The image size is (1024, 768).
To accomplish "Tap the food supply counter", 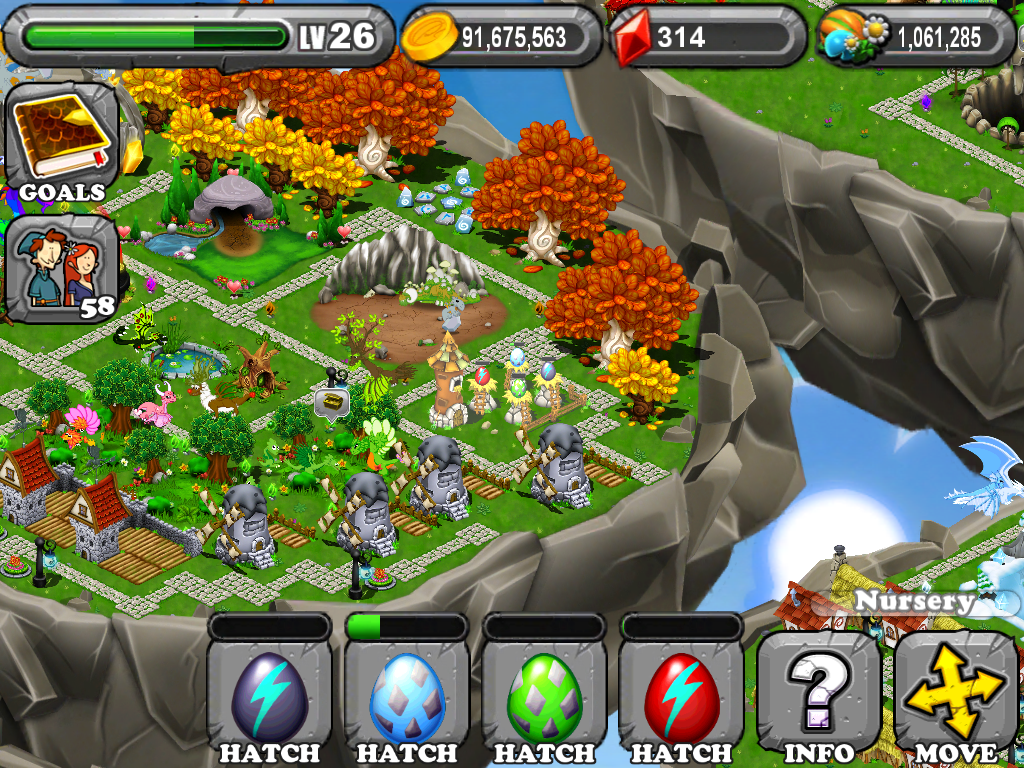I will point(917,38).
